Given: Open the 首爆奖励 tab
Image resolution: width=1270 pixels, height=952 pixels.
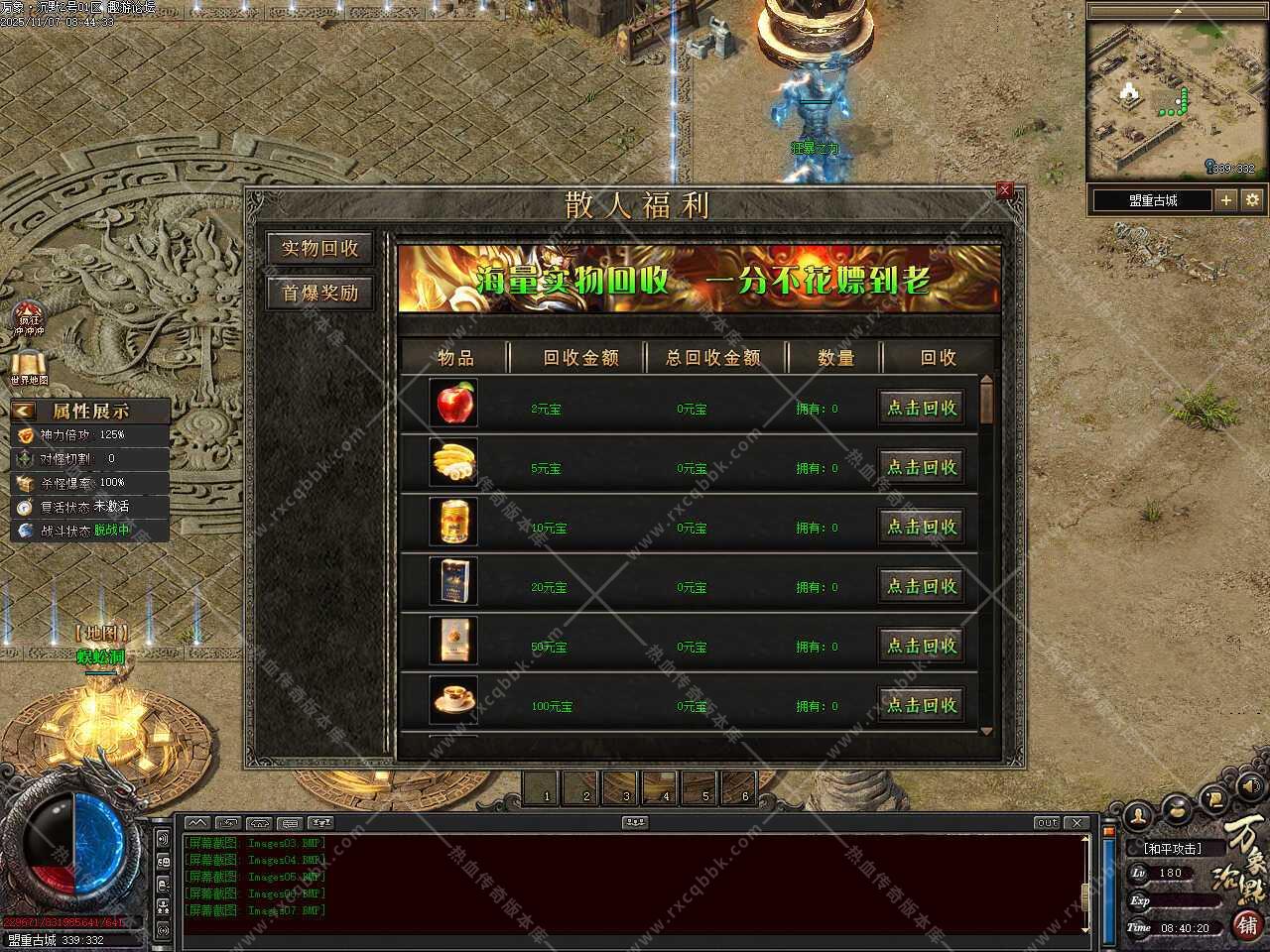Looking at the screenshot, I should (x=319, y=293).
